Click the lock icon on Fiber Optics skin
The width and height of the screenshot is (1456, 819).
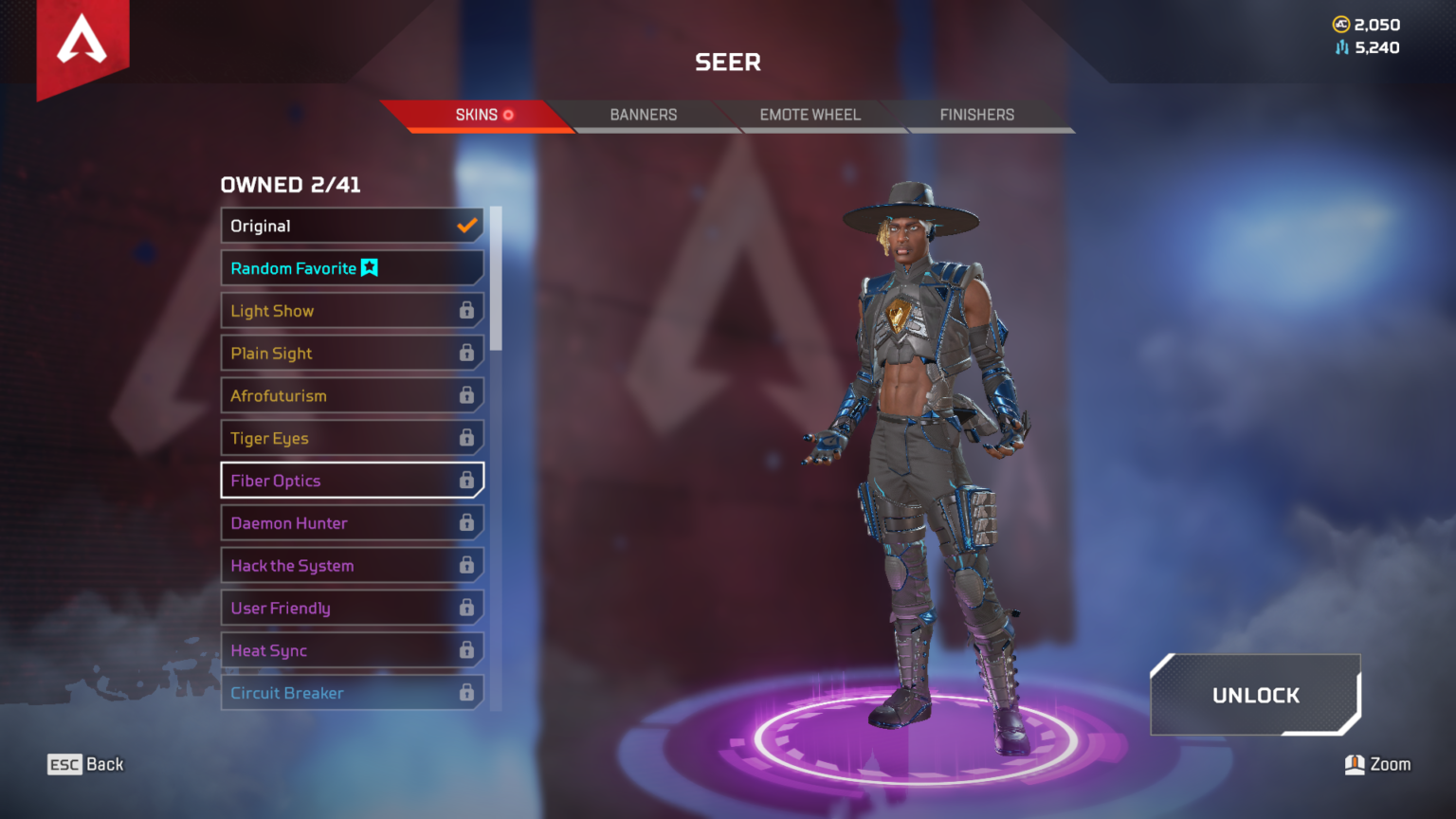[467, 481]
